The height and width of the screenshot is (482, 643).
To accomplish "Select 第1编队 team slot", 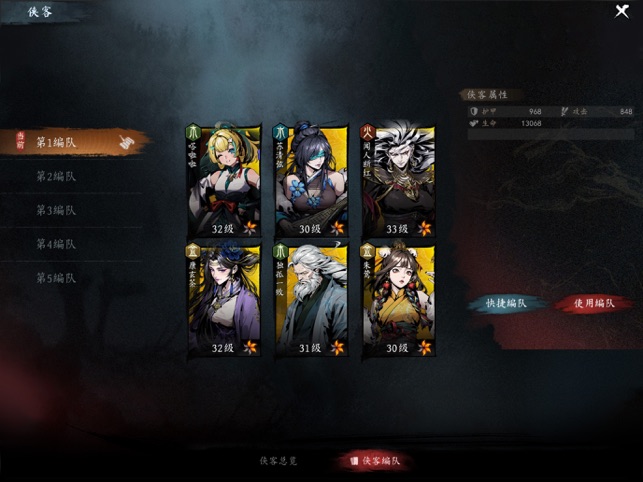I will 58,143.
